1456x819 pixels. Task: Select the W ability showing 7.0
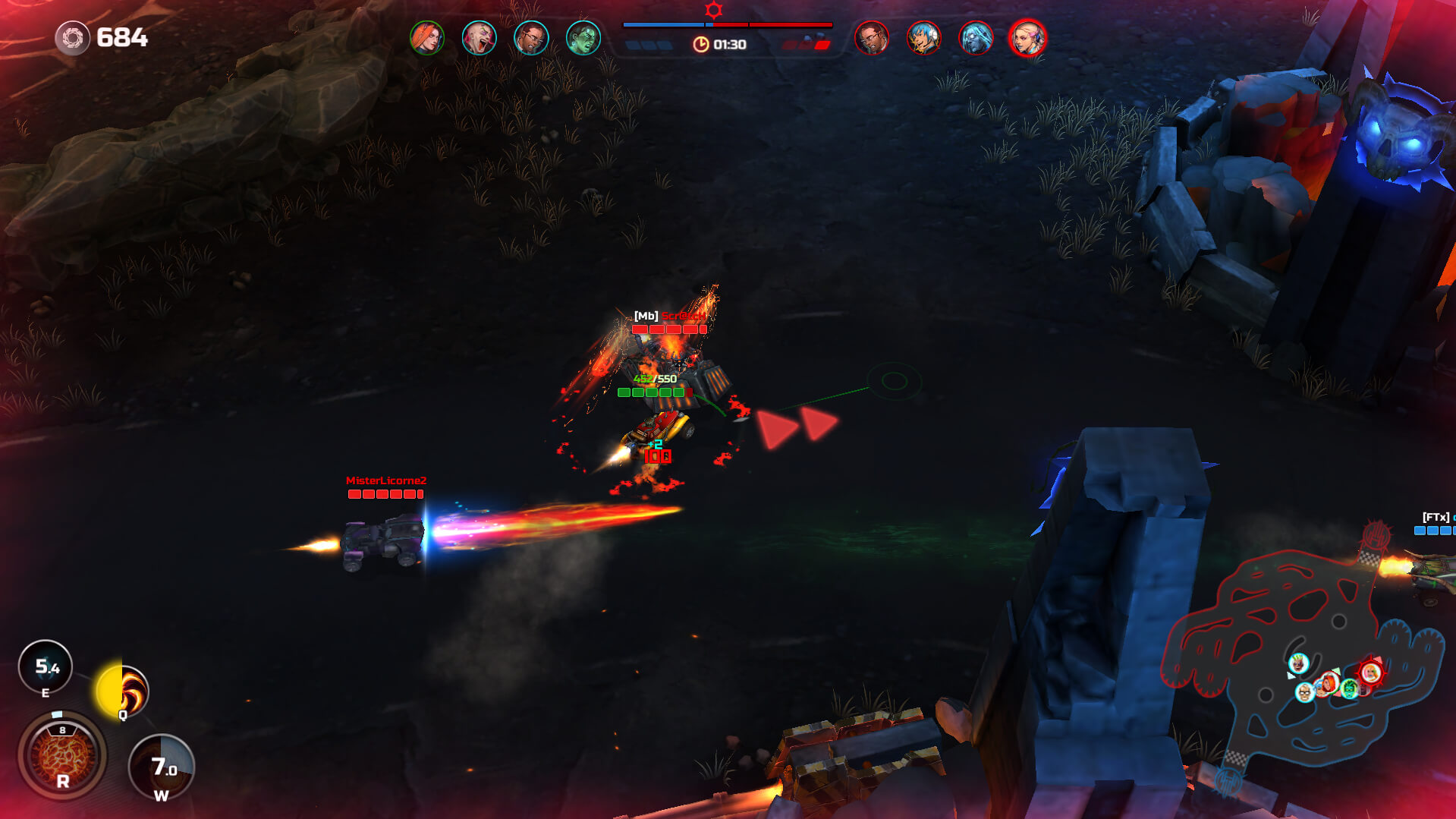click(162, 767)
